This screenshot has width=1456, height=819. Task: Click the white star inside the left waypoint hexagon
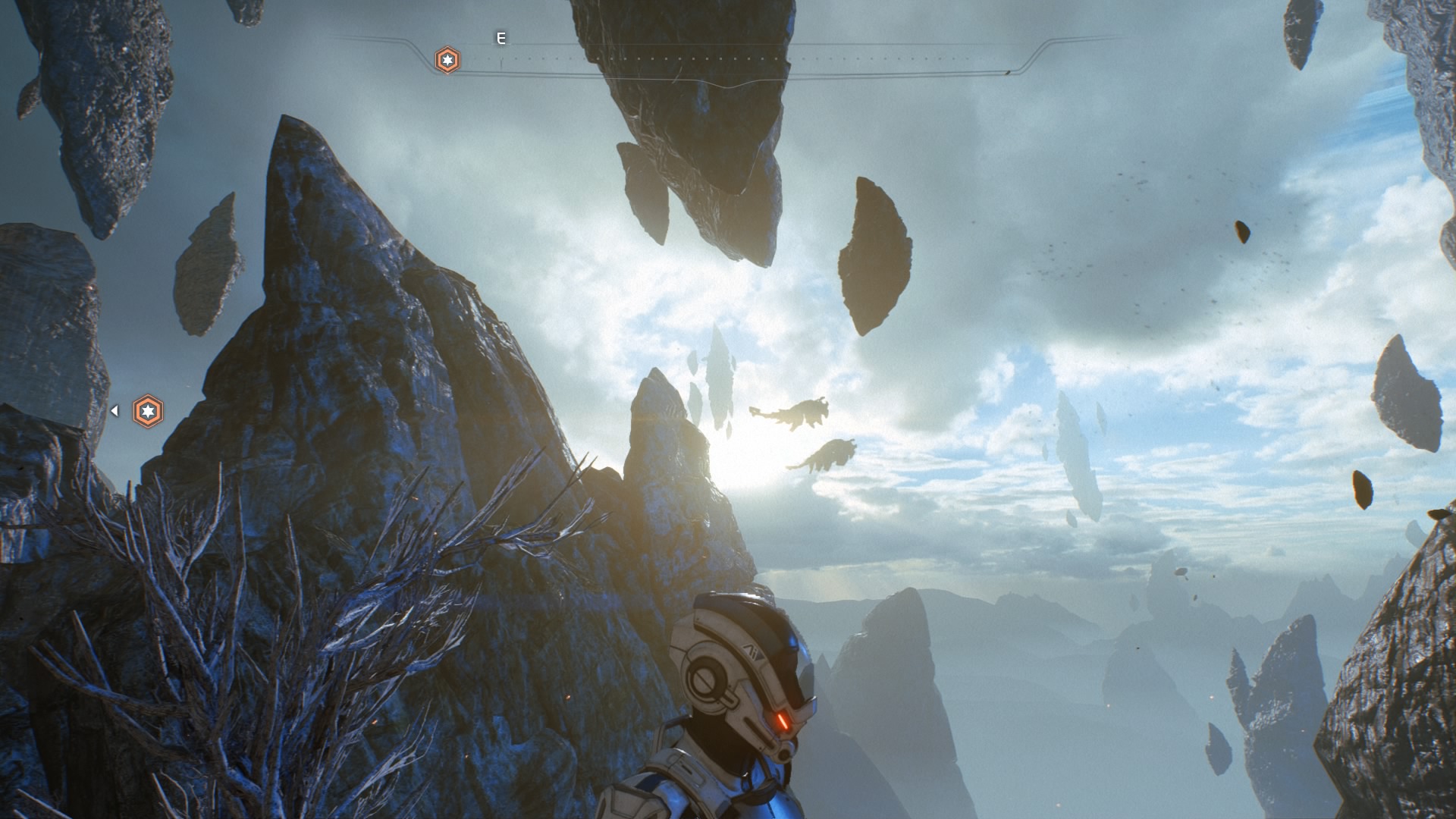pyautogui.click(x=148, y=410)
